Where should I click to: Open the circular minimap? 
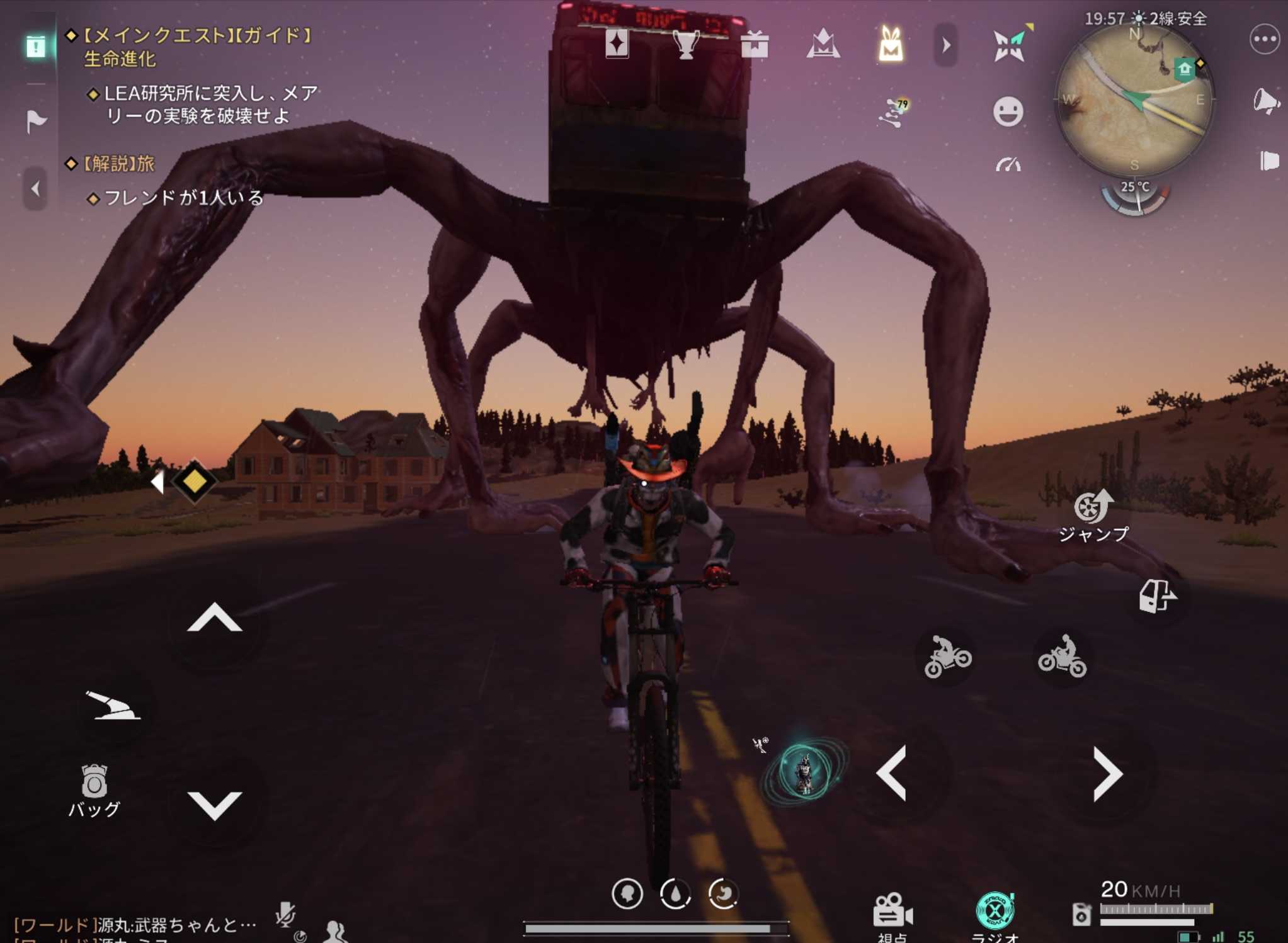click(1134, 100)
